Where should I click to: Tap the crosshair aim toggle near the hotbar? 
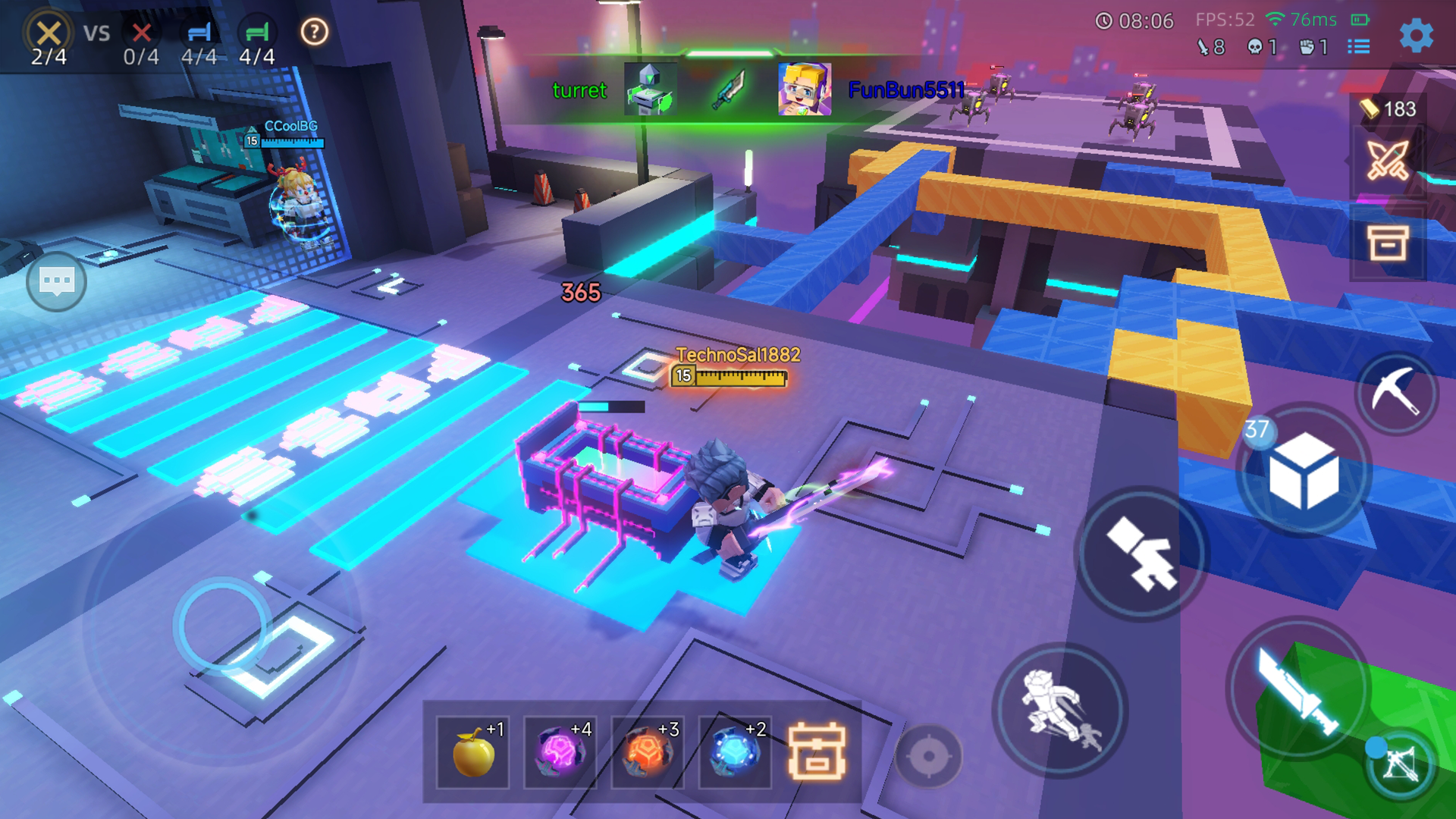pyautogui.click(x=930, y=754)
